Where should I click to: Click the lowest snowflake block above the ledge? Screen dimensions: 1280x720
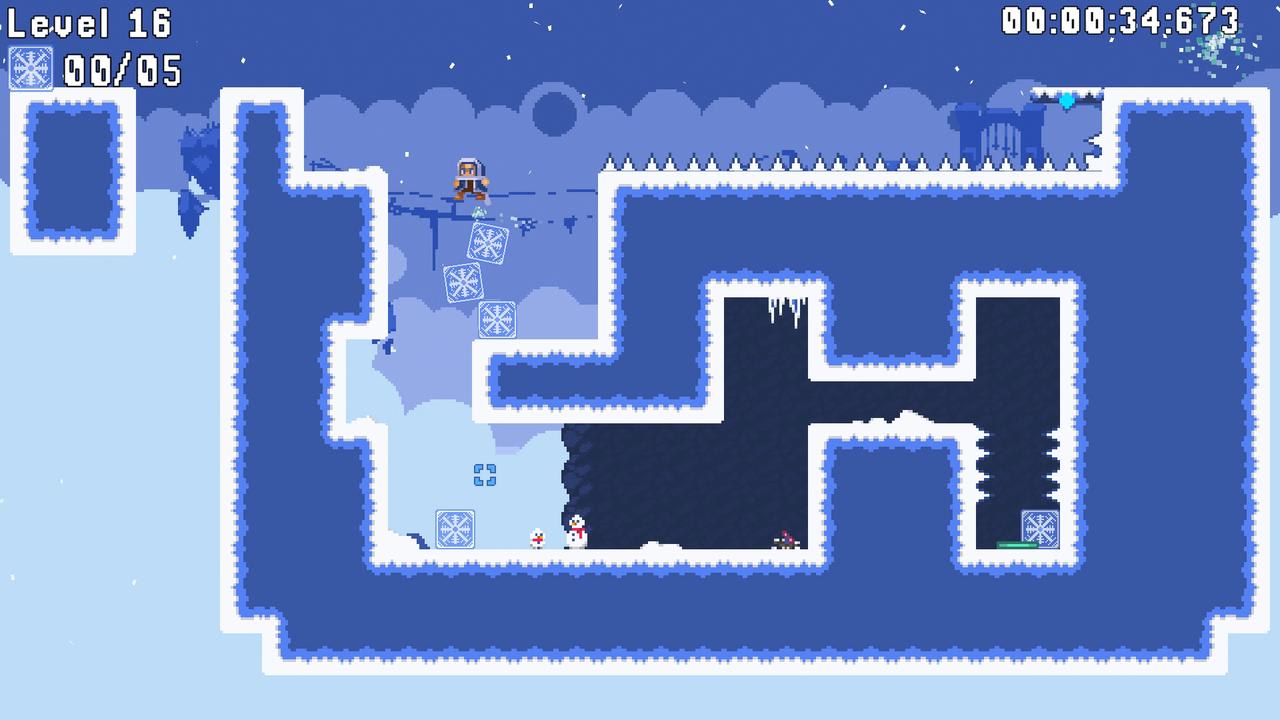[495, 318]
